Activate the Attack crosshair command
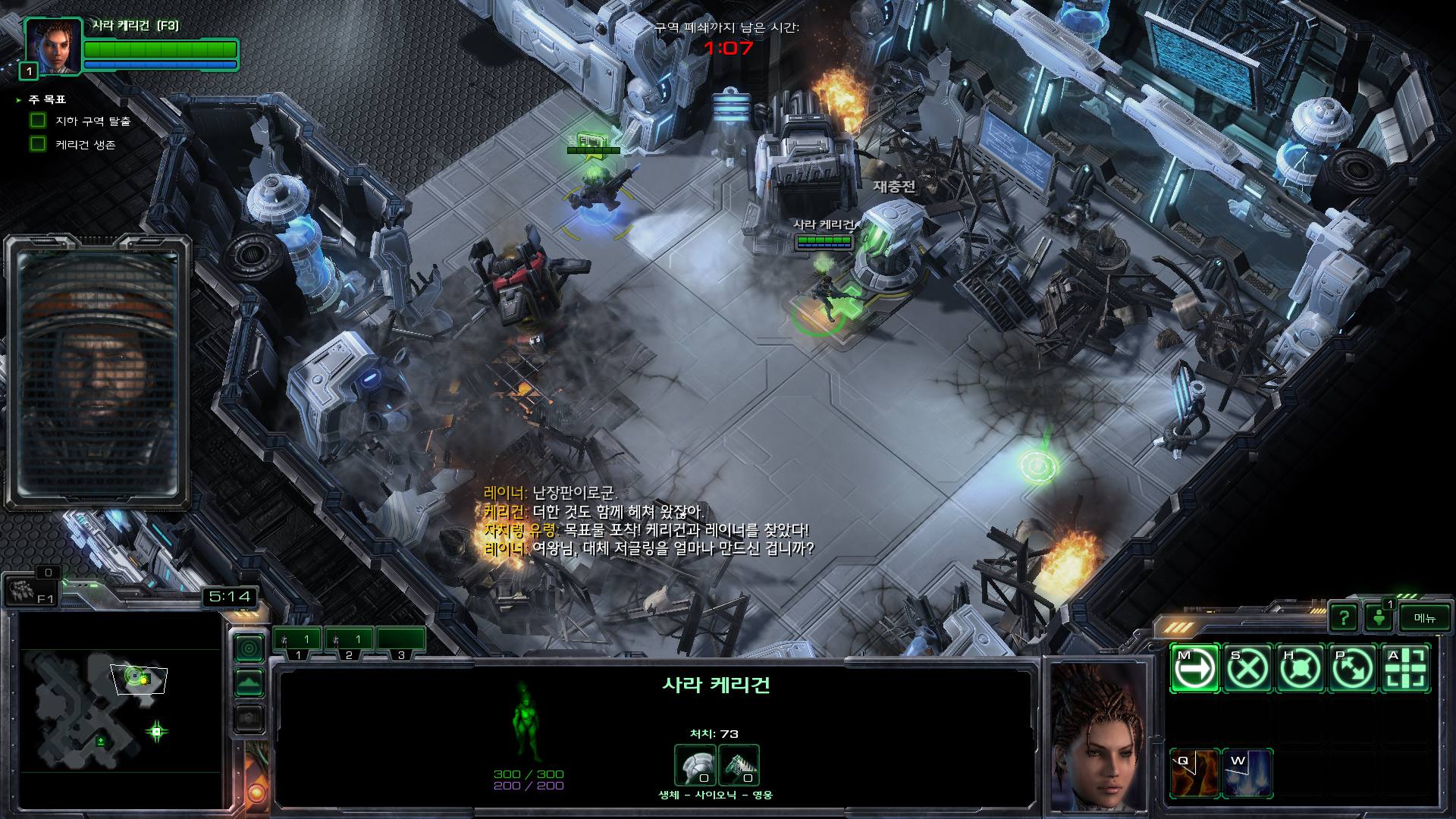Screen dimensions: 1456x819 [1406, 669]
